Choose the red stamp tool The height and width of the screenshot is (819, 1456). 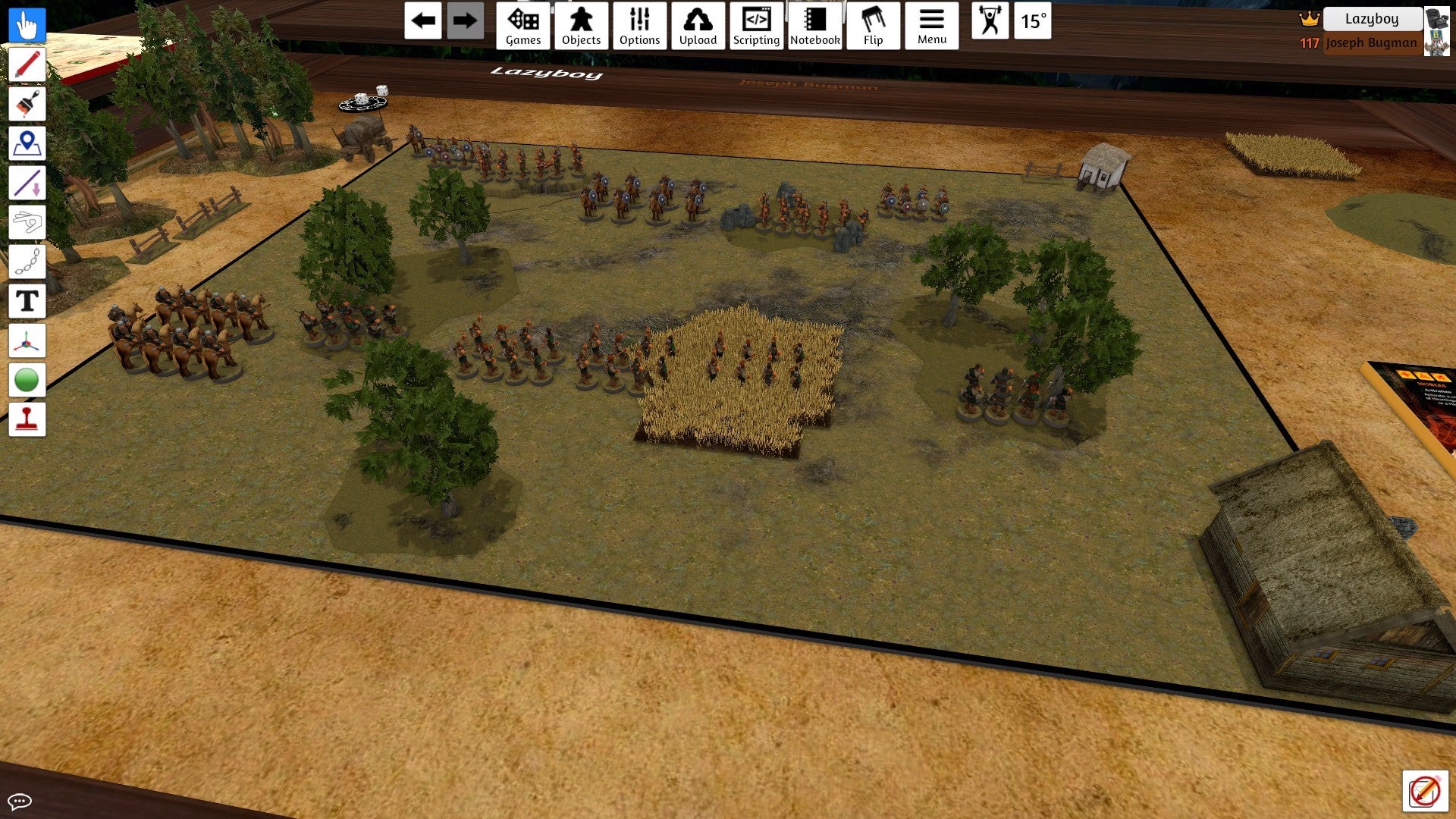tap(27, 419)
